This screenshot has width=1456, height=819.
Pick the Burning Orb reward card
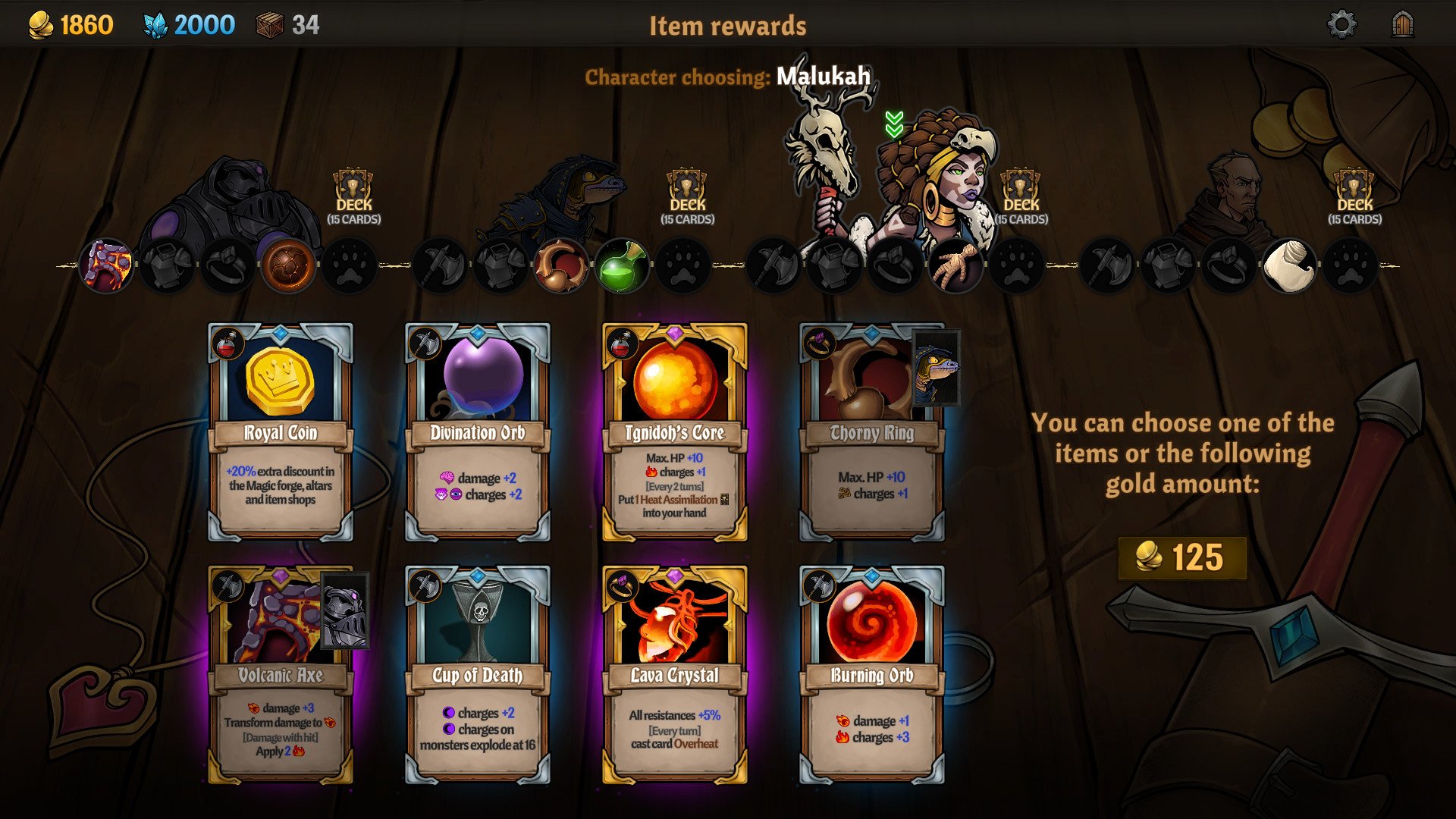coord(871,675)
